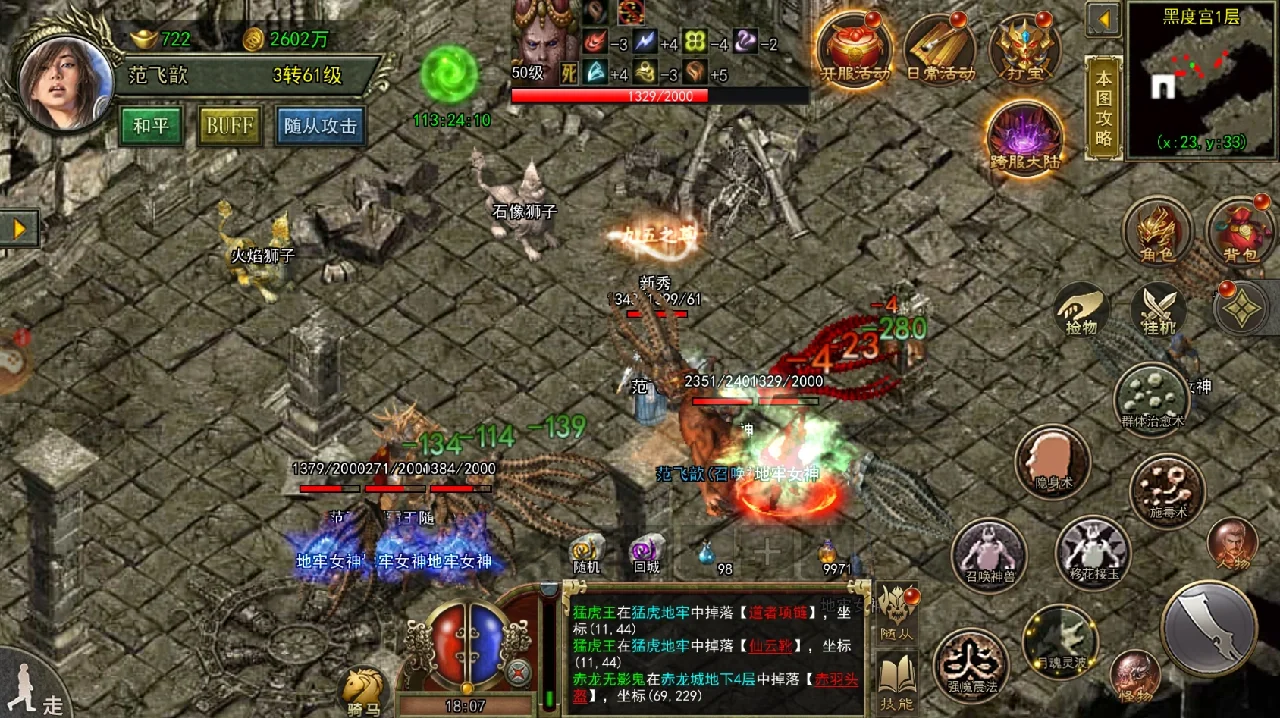The height and width of the screenshot is (718, 1280).
Task: Toggle 挂机 auto-battle
Action: 1158,310
